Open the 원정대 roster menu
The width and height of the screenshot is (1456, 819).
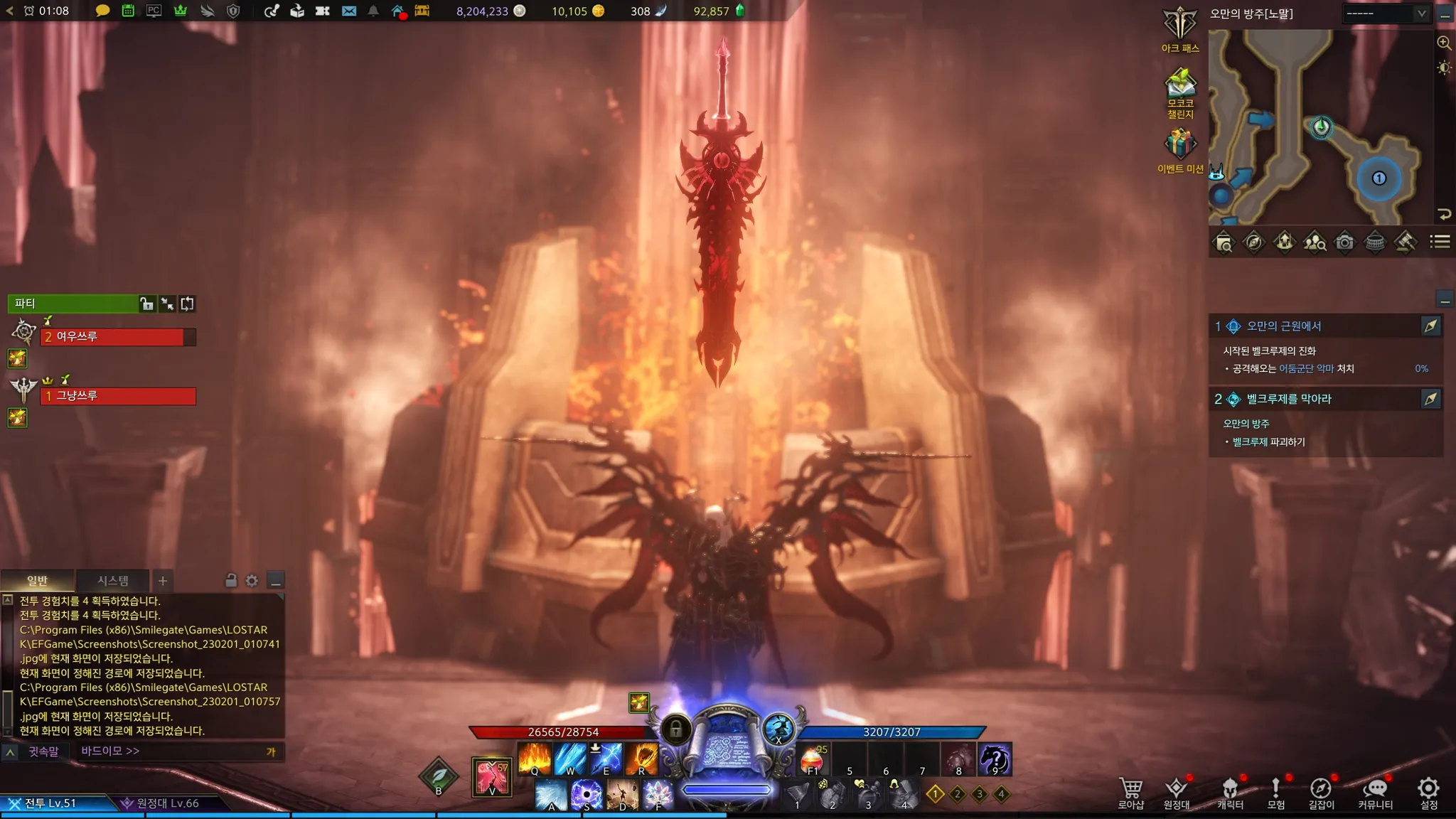[1176, 792]
